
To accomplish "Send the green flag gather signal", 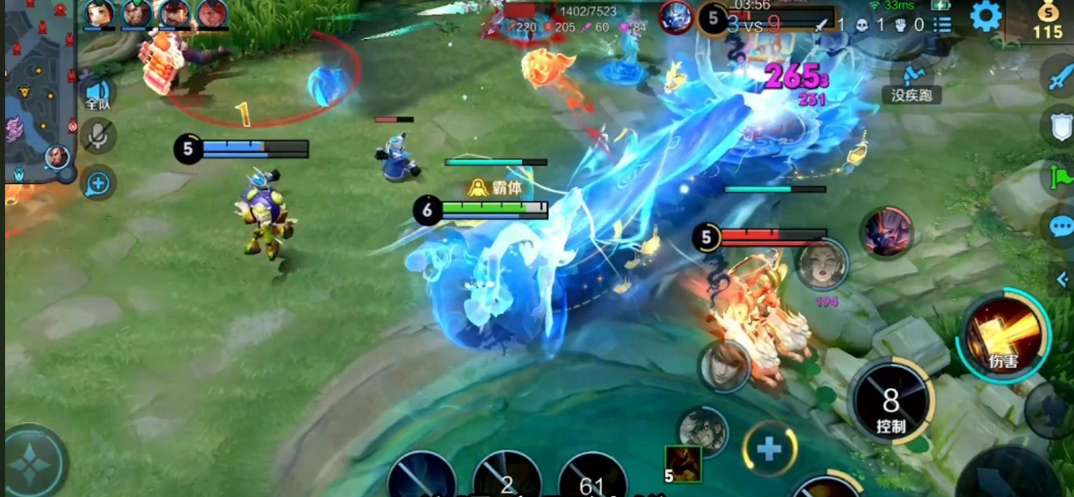I will pos(1060,177).
